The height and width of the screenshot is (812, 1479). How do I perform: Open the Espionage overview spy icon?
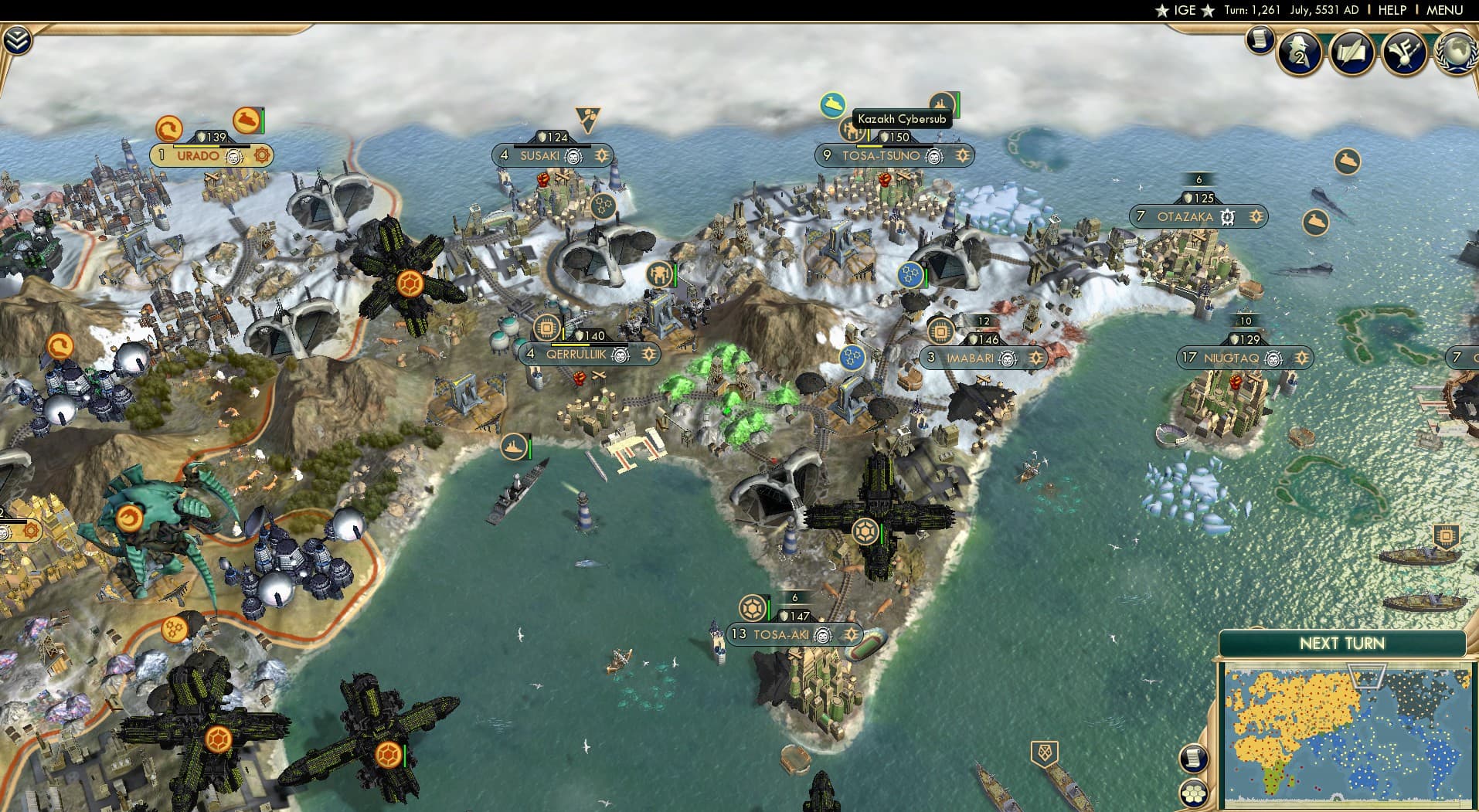[x=1300, y=53]
